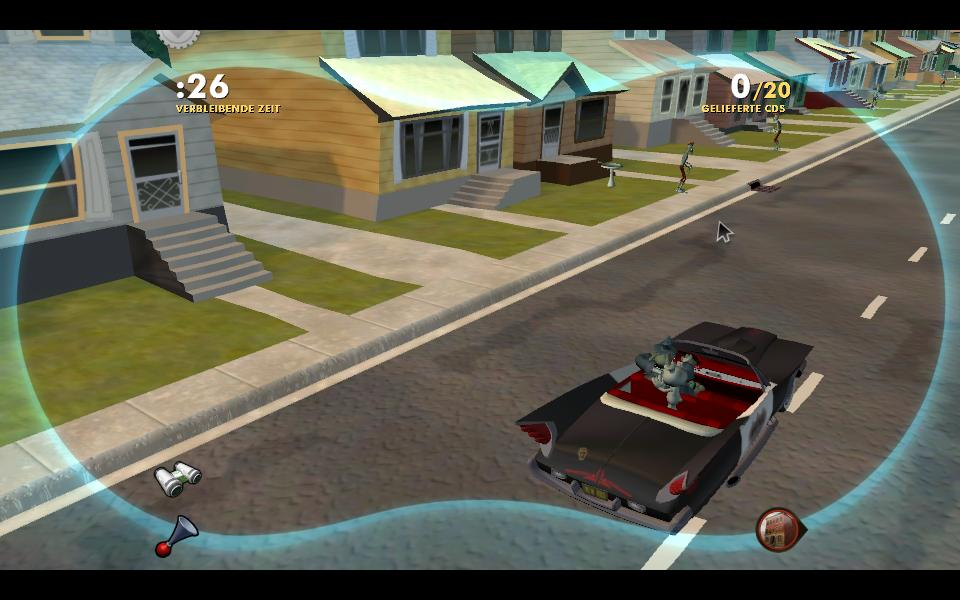Use the binoculars icon
The width and height of the screenshot is (960, 600).
[x=177, y=479]
